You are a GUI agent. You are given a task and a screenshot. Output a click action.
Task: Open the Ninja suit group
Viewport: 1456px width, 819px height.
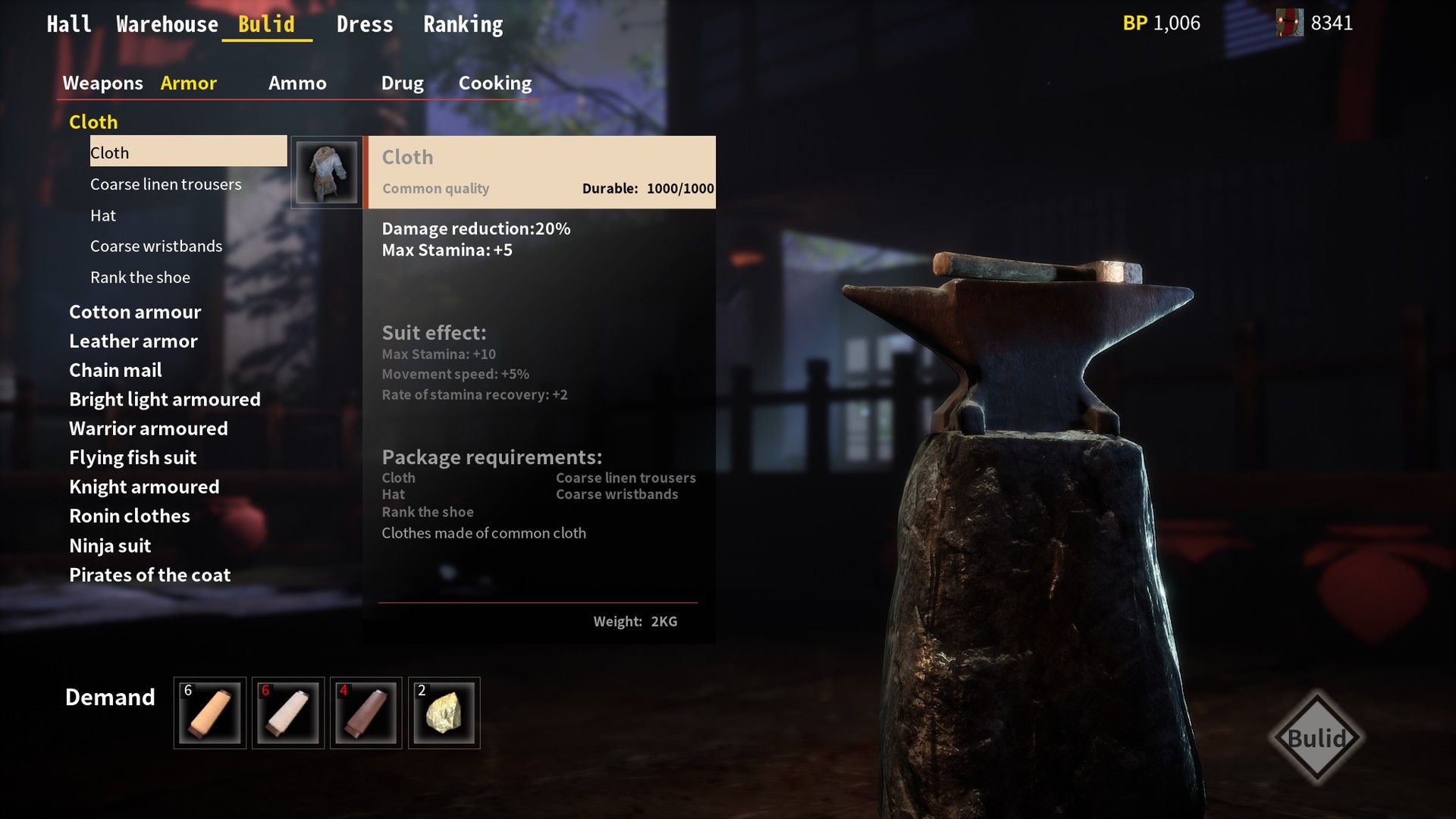(x=110, y=545)
